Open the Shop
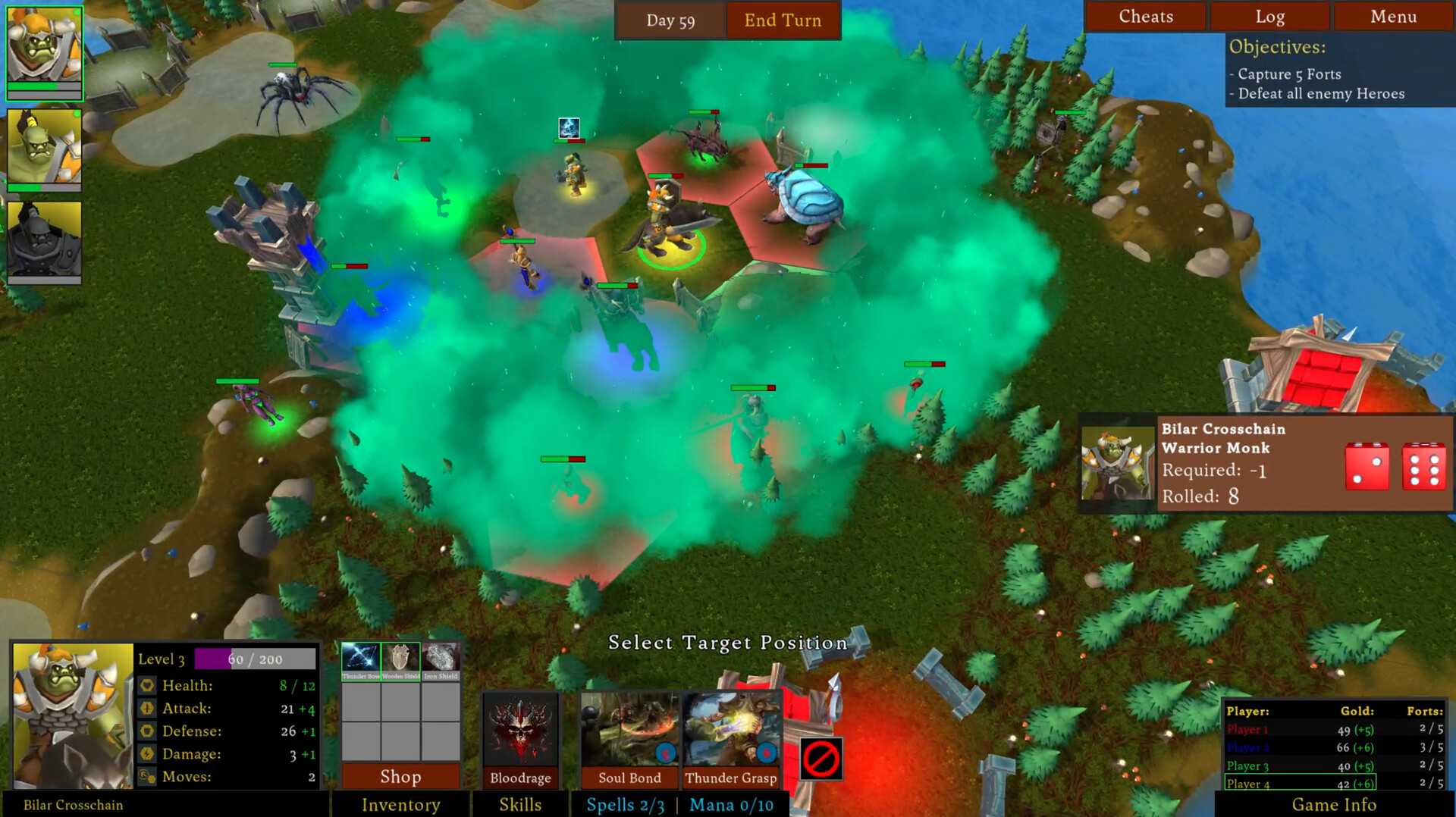Viewport: 1456px width, 817px height. pyautogui.click(x=400, y=776)
